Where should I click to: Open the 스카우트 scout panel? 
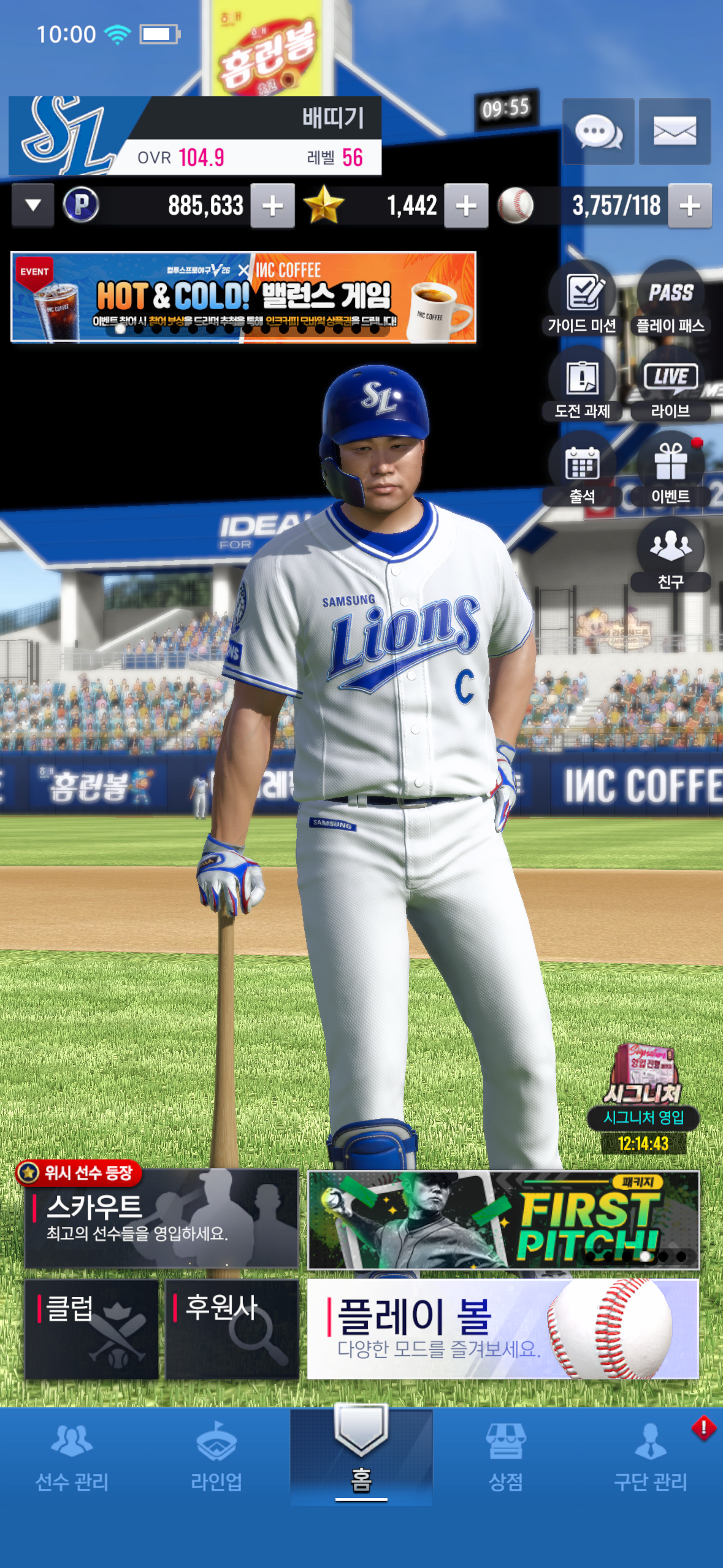[161, 1218]
